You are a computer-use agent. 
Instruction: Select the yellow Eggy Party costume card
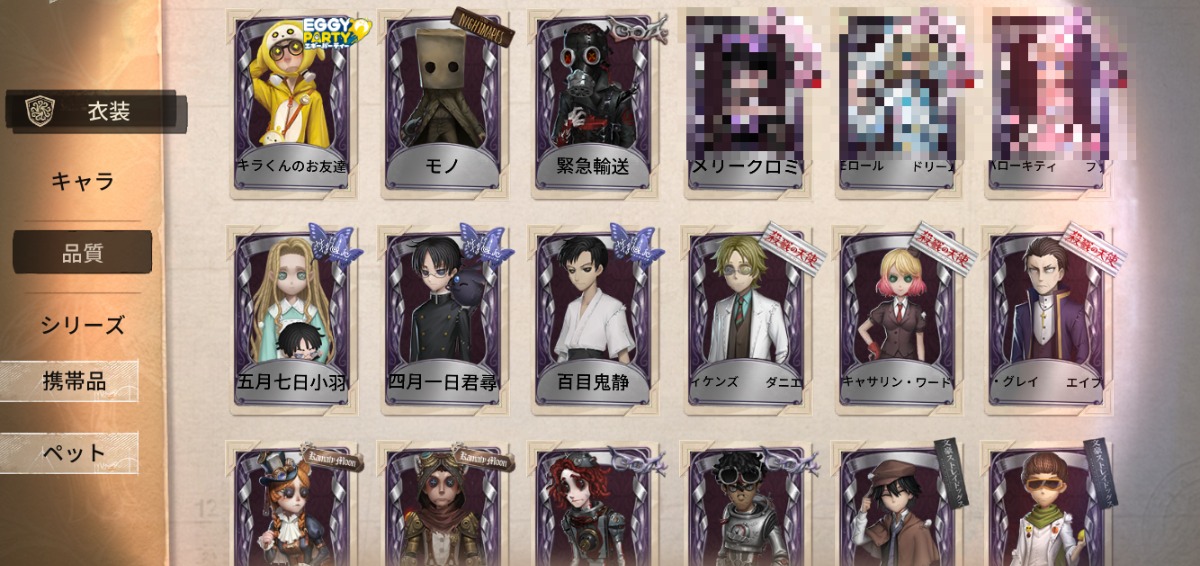(x=293, y=100)
